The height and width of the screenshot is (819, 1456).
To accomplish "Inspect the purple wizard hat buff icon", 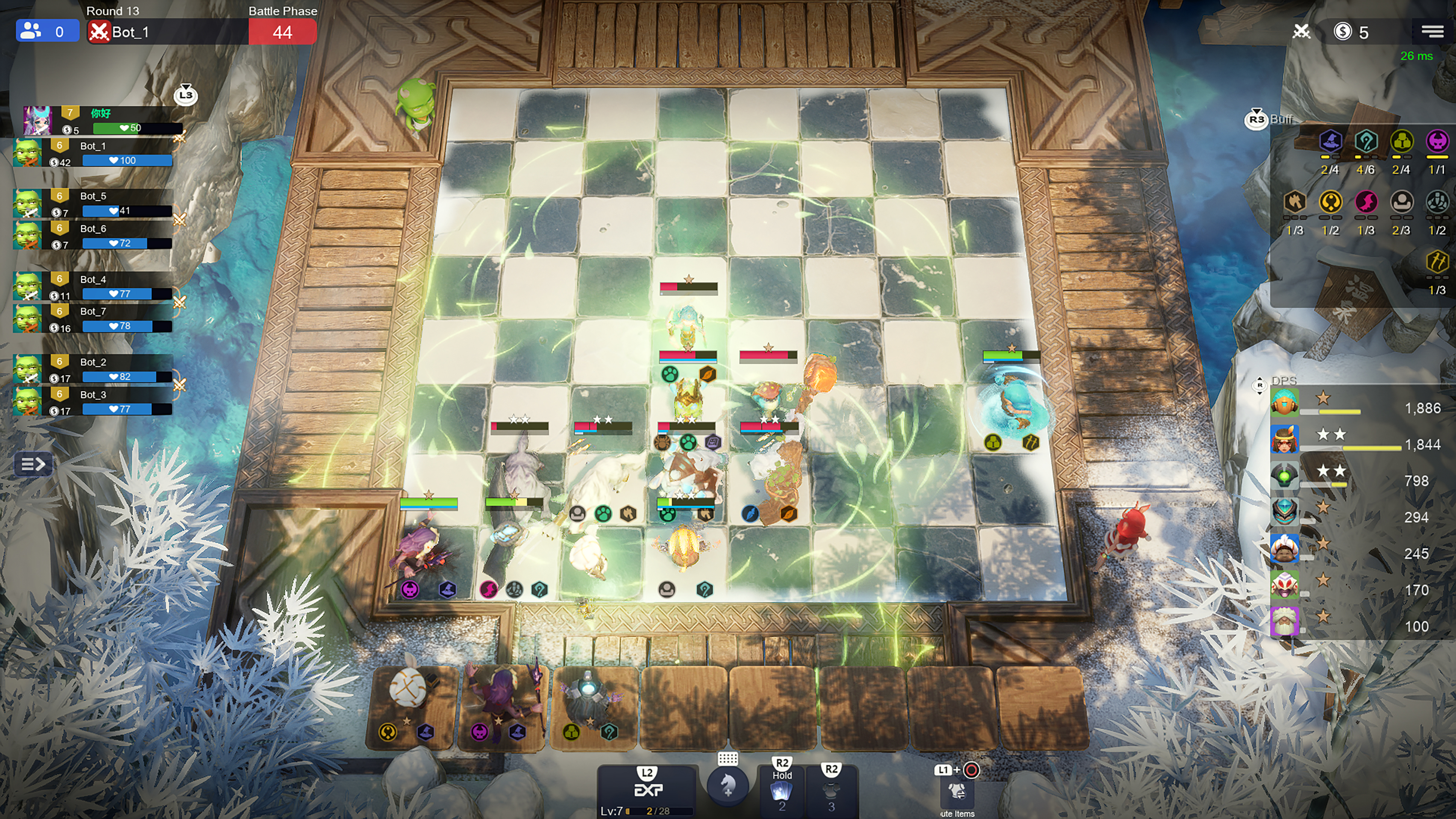I will [1330, 141].
